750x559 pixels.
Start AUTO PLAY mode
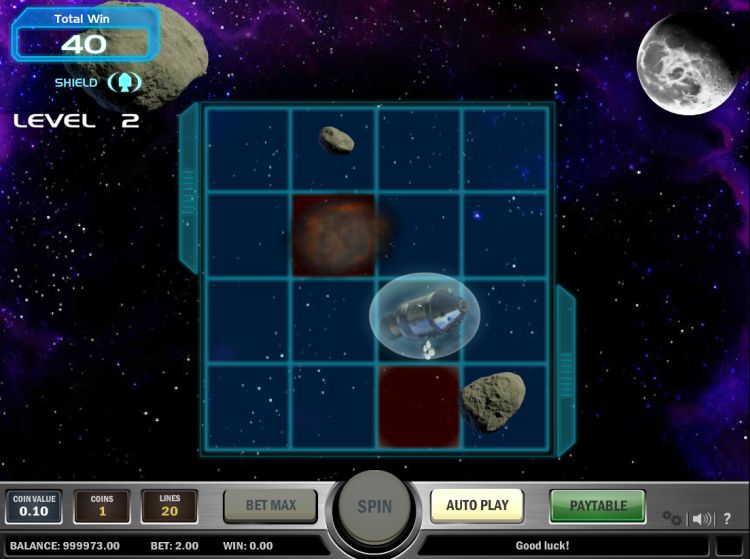tap(477, 505)
